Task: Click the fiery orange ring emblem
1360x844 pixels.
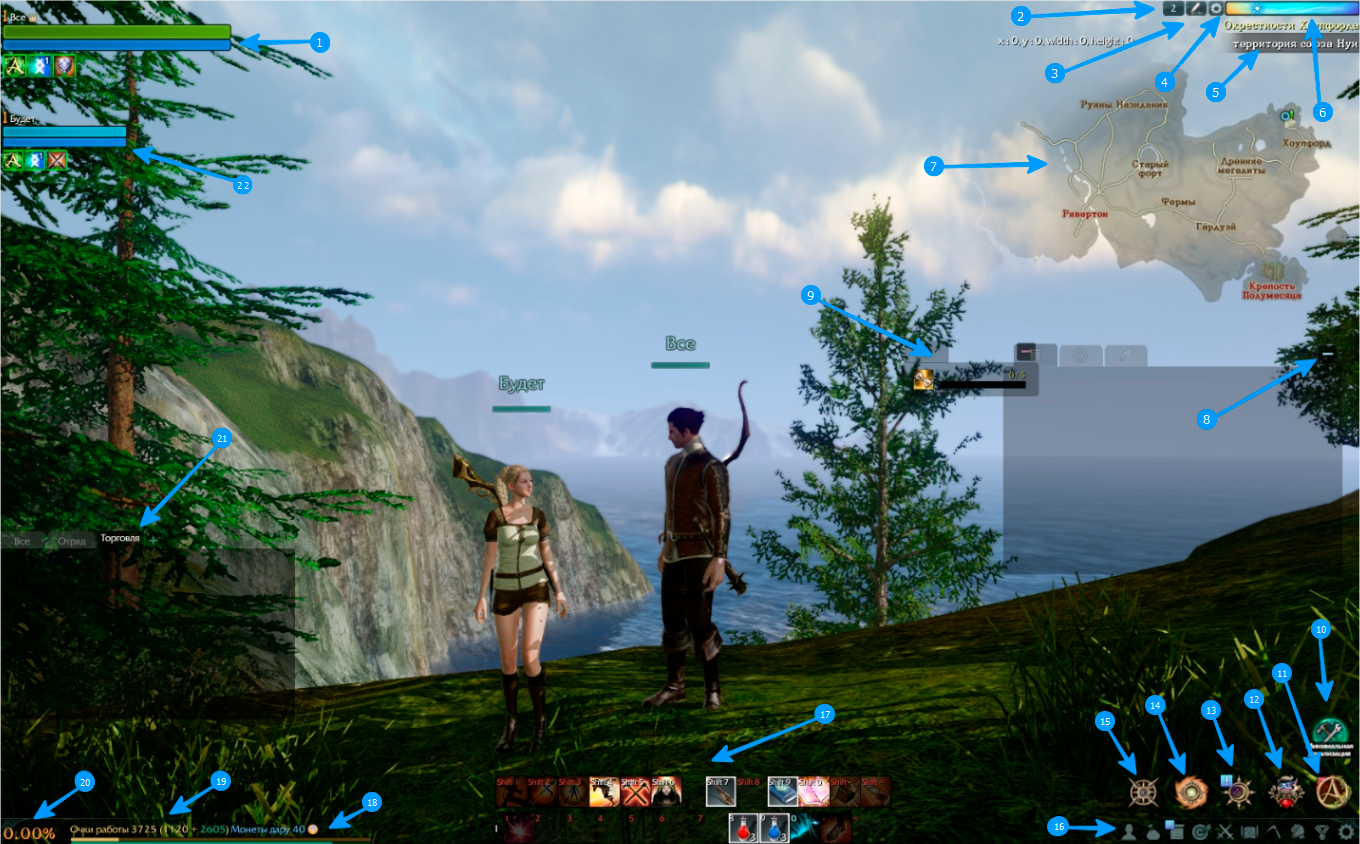Action: (1191, 792)
